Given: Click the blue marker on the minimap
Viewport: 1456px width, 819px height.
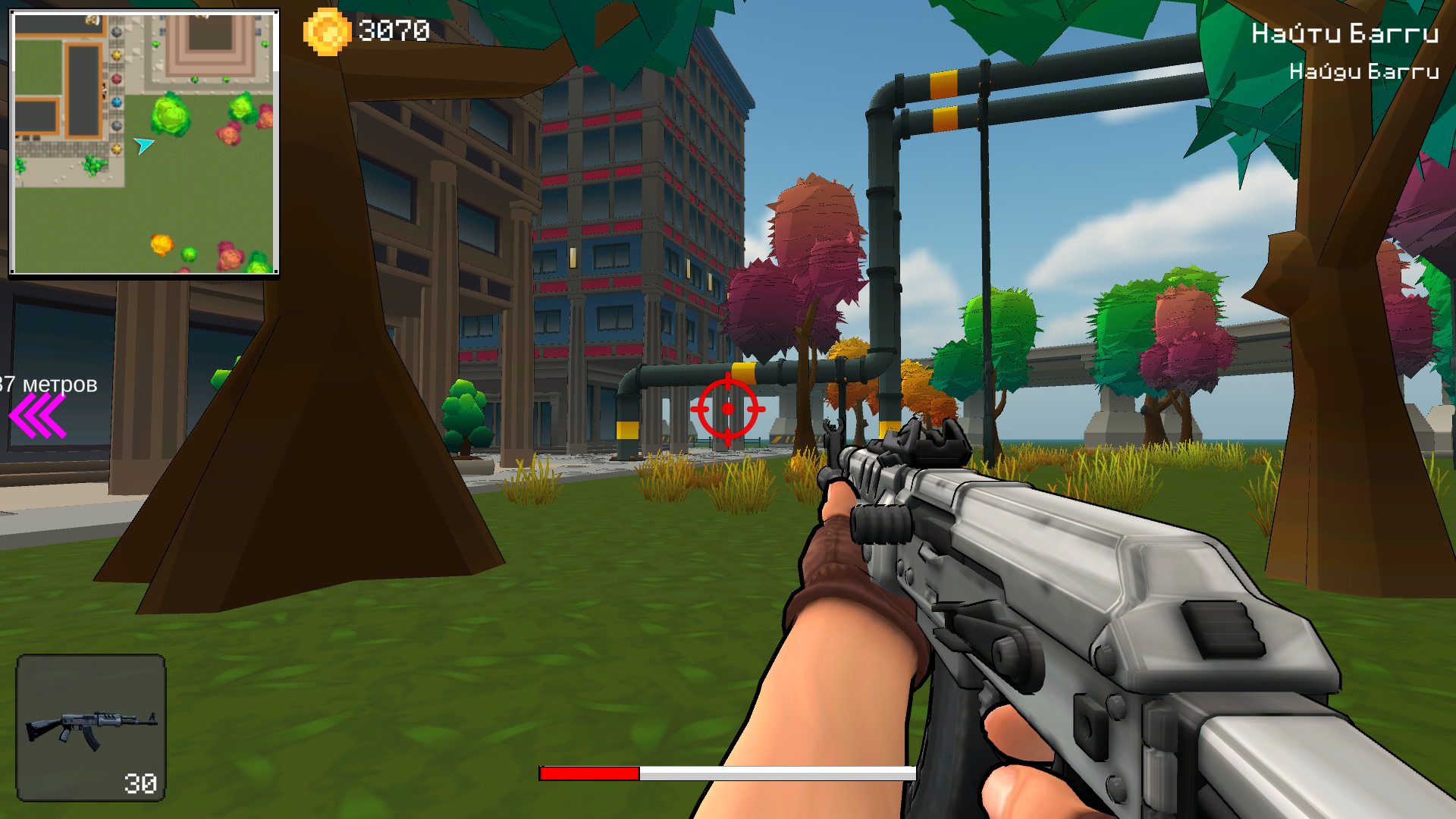Looking at the screenshot, I should pos(116,103).
